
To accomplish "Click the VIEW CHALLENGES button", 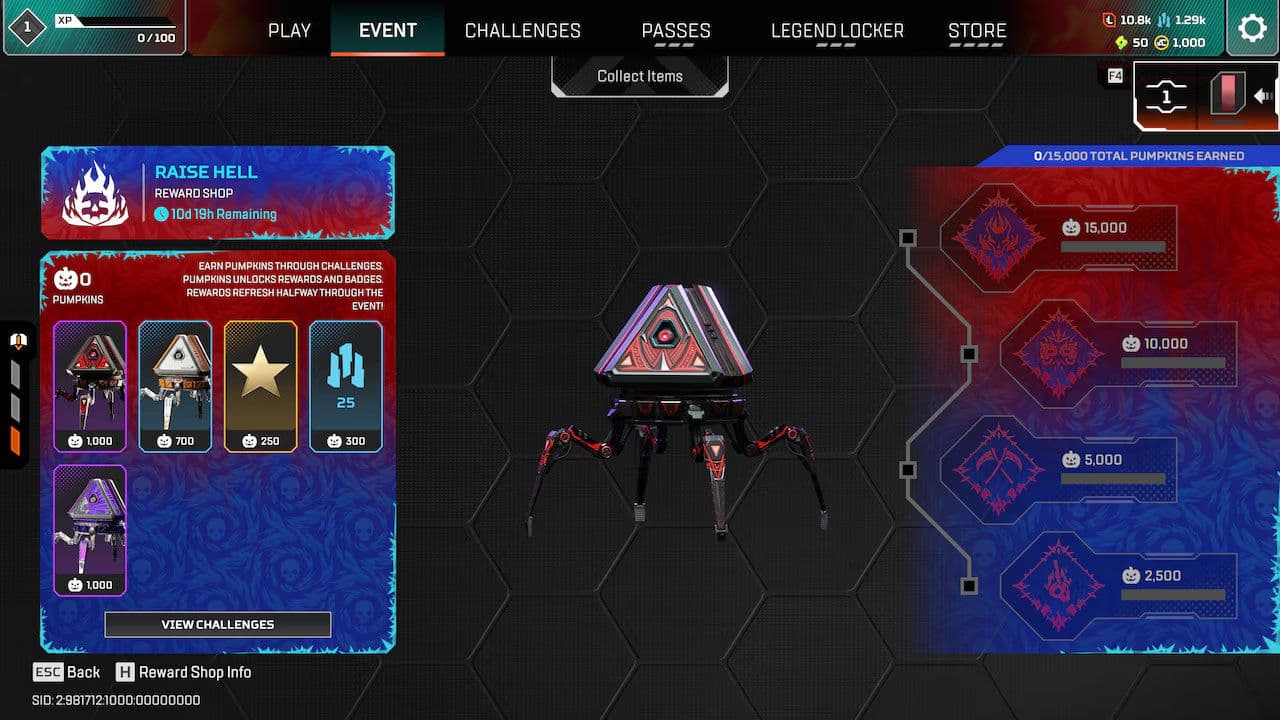I will pyautogui.click(x=217, y=624).
